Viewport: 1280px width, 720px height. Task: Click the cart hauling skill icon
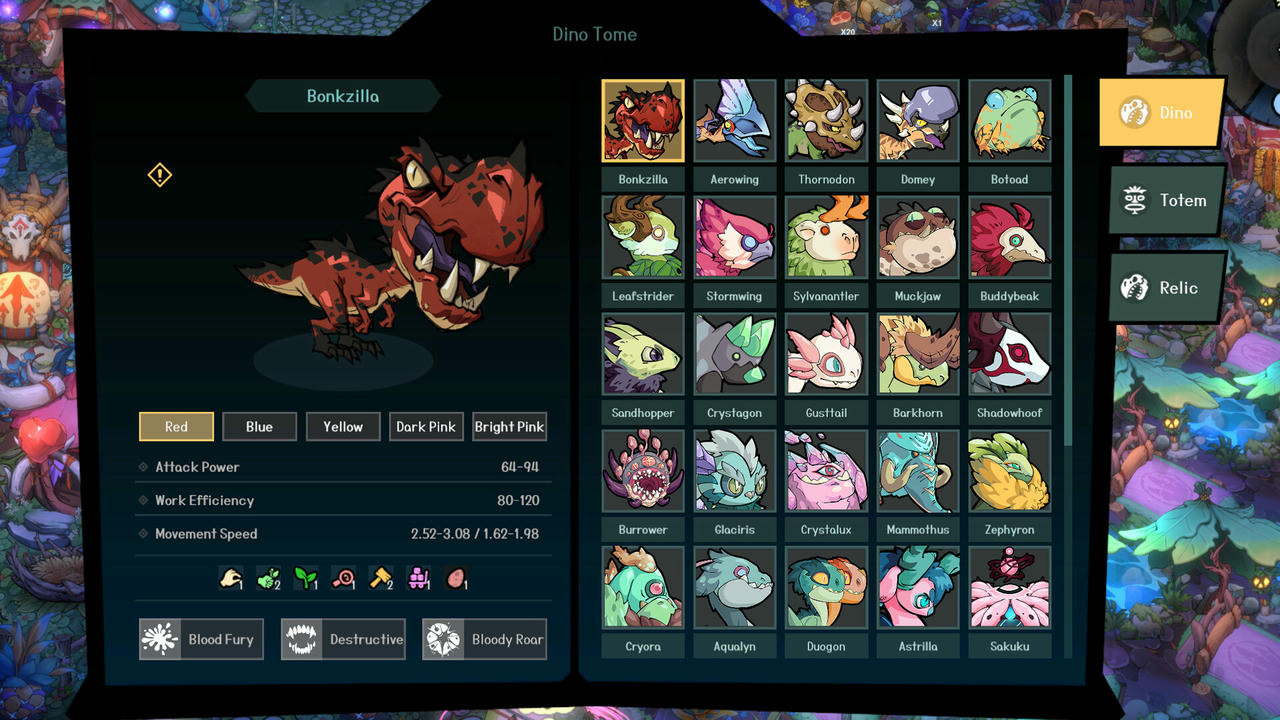pos(416,577)
